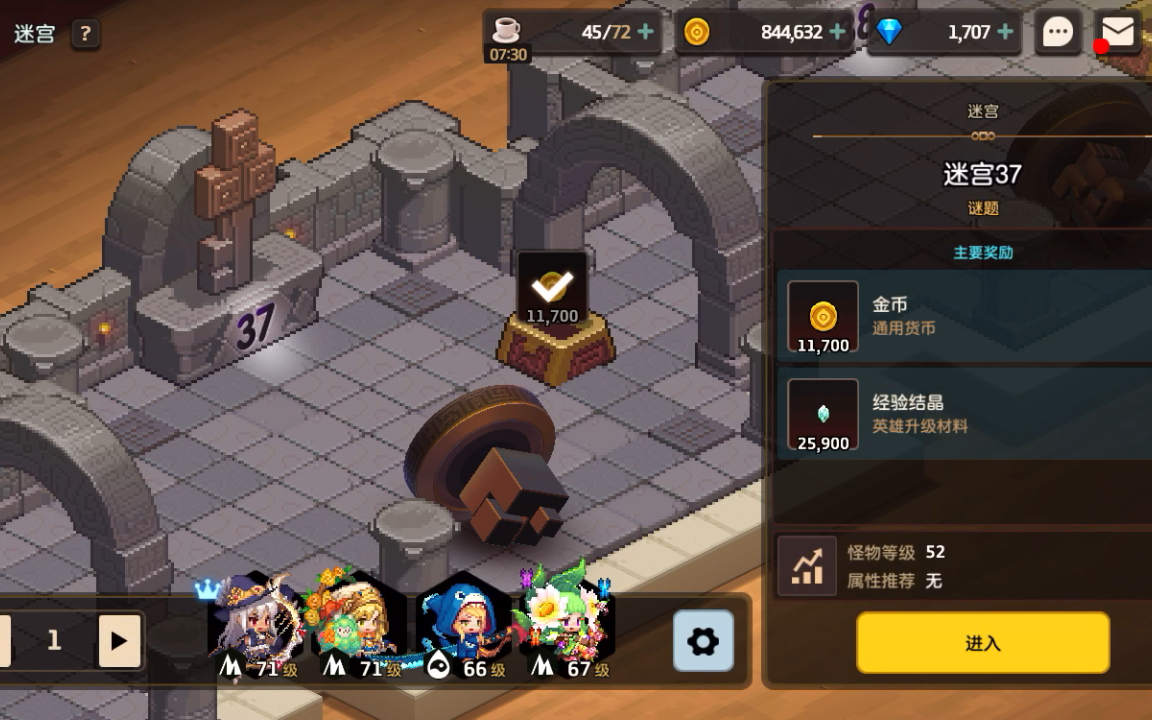Enter maze 37 with the yellow 进入 button
This screenshot has height=720, width=1152.
(982, 643)
